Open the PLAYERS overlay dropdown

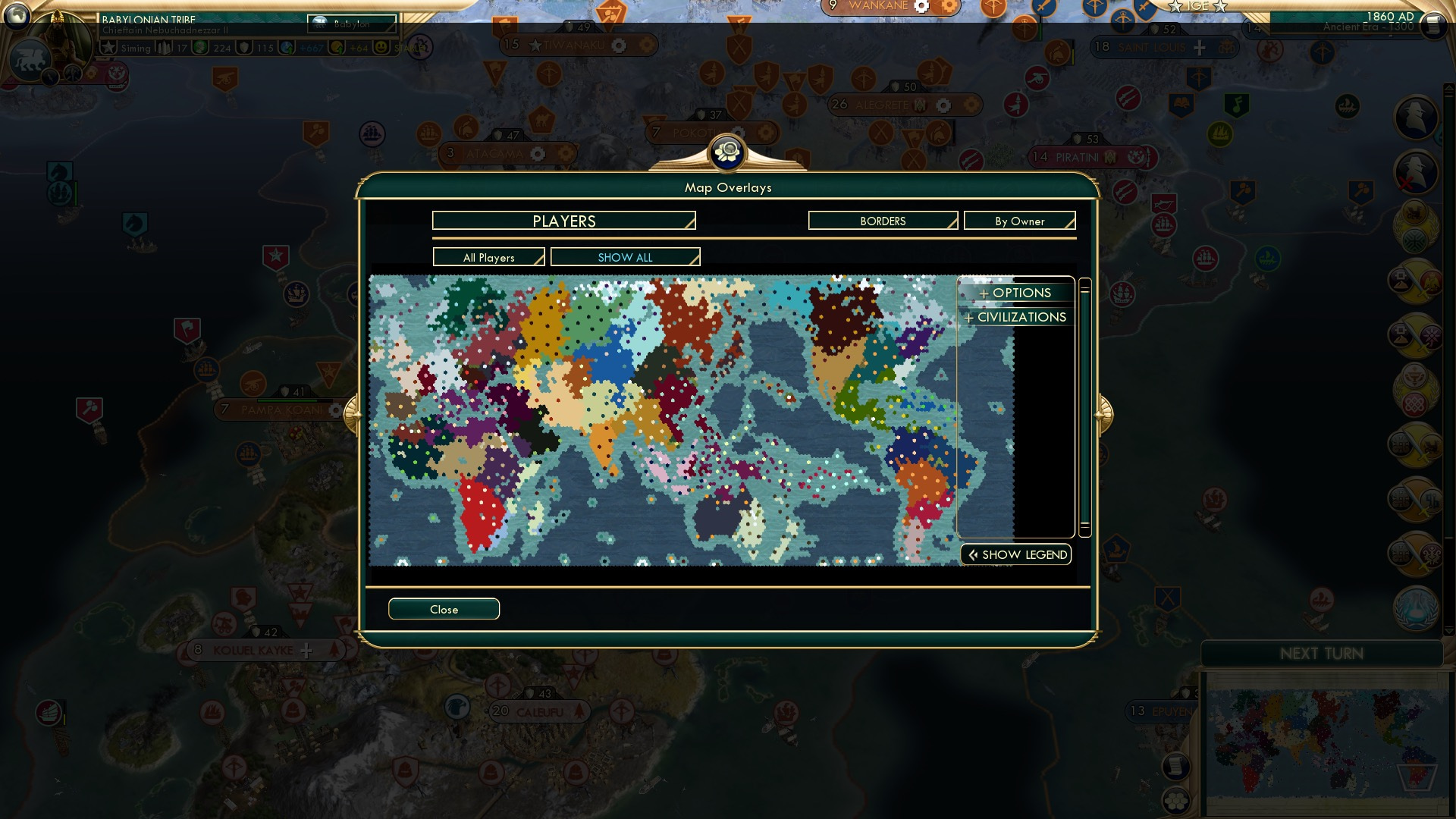(563, 221)
